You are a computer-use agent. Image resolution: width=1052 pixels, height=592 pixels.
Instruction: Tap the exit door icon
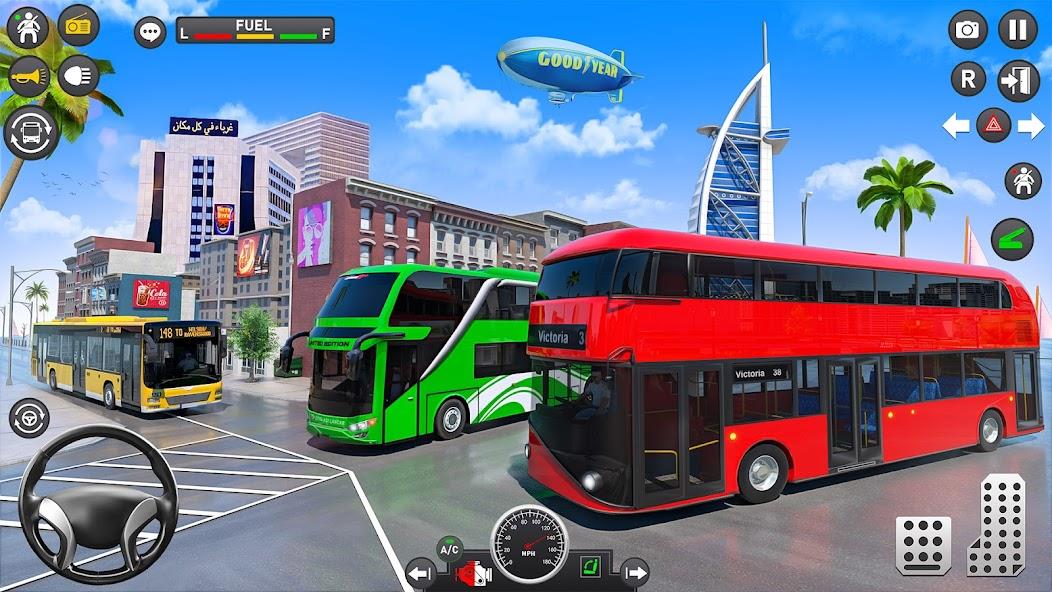click(x=1018, y=80)
